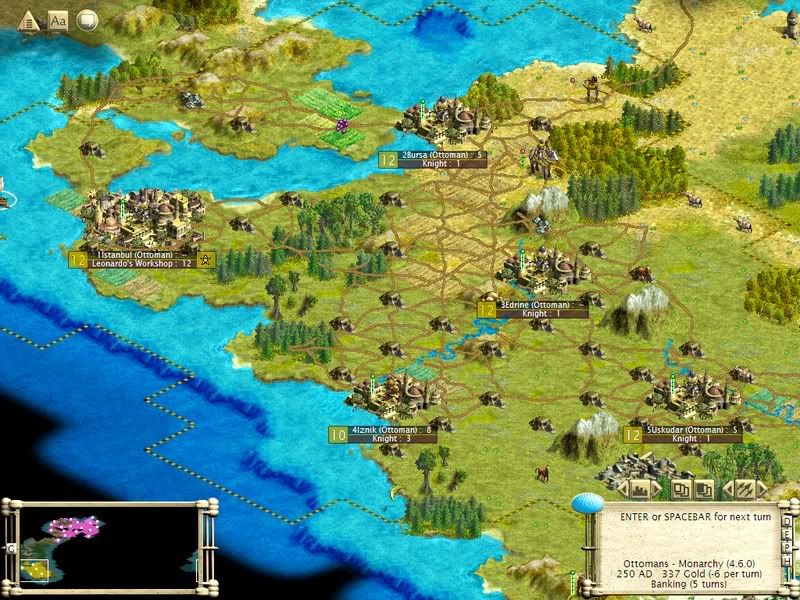
Task: Cycle to next unit with right arrow
Action: coord(761,489)
